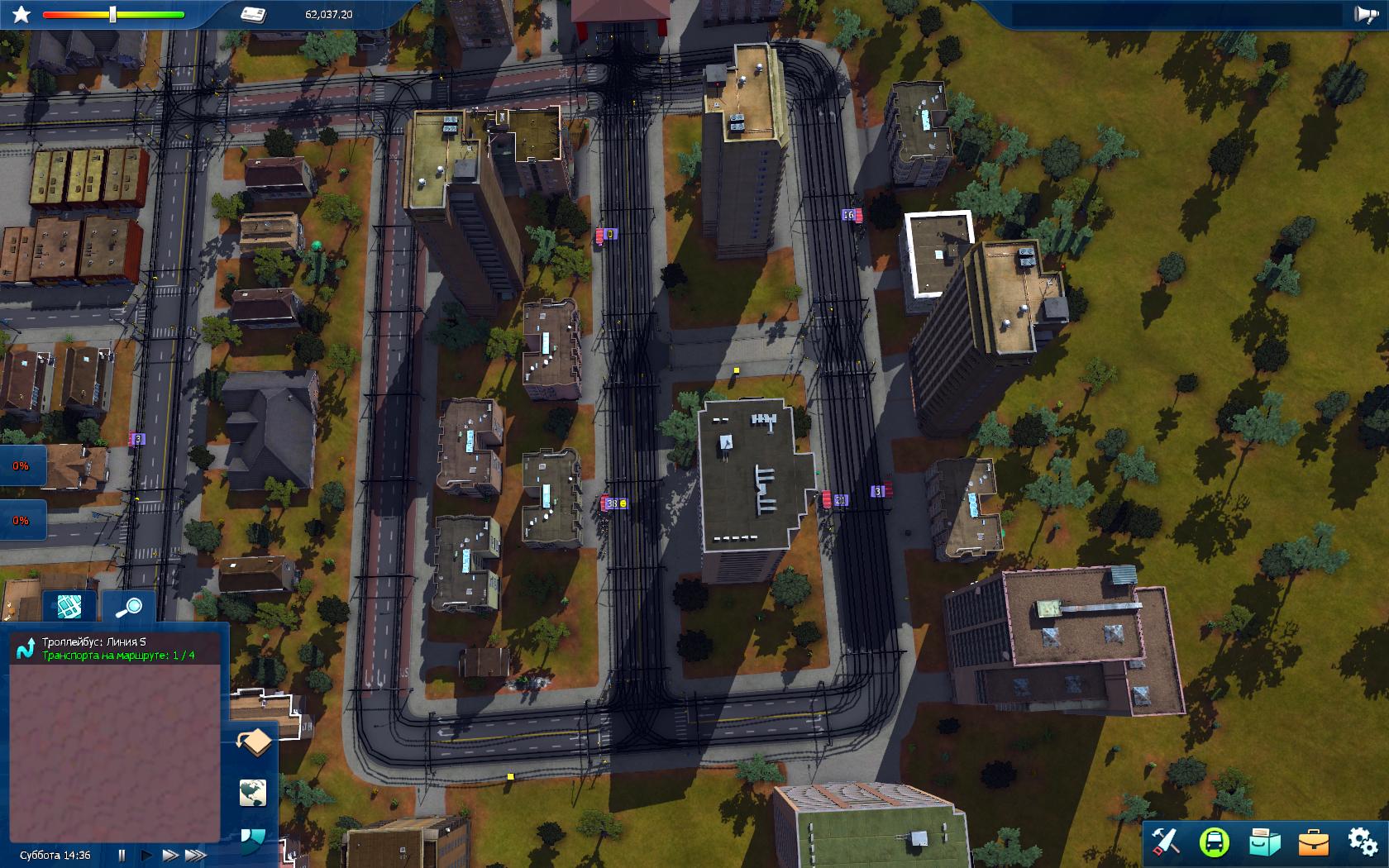The width and height of the screenshot is (1389, 868).
Task: Click the purple vehicle marker numbered 16
Action: coord(848,215)
